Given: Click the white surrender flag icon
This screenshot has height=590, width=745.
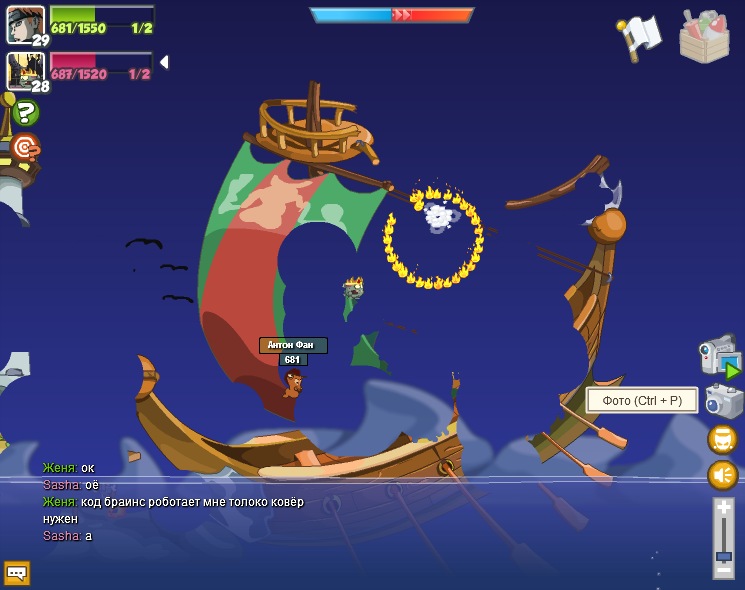Looking at the screenshot, I should tap(640, 37).
